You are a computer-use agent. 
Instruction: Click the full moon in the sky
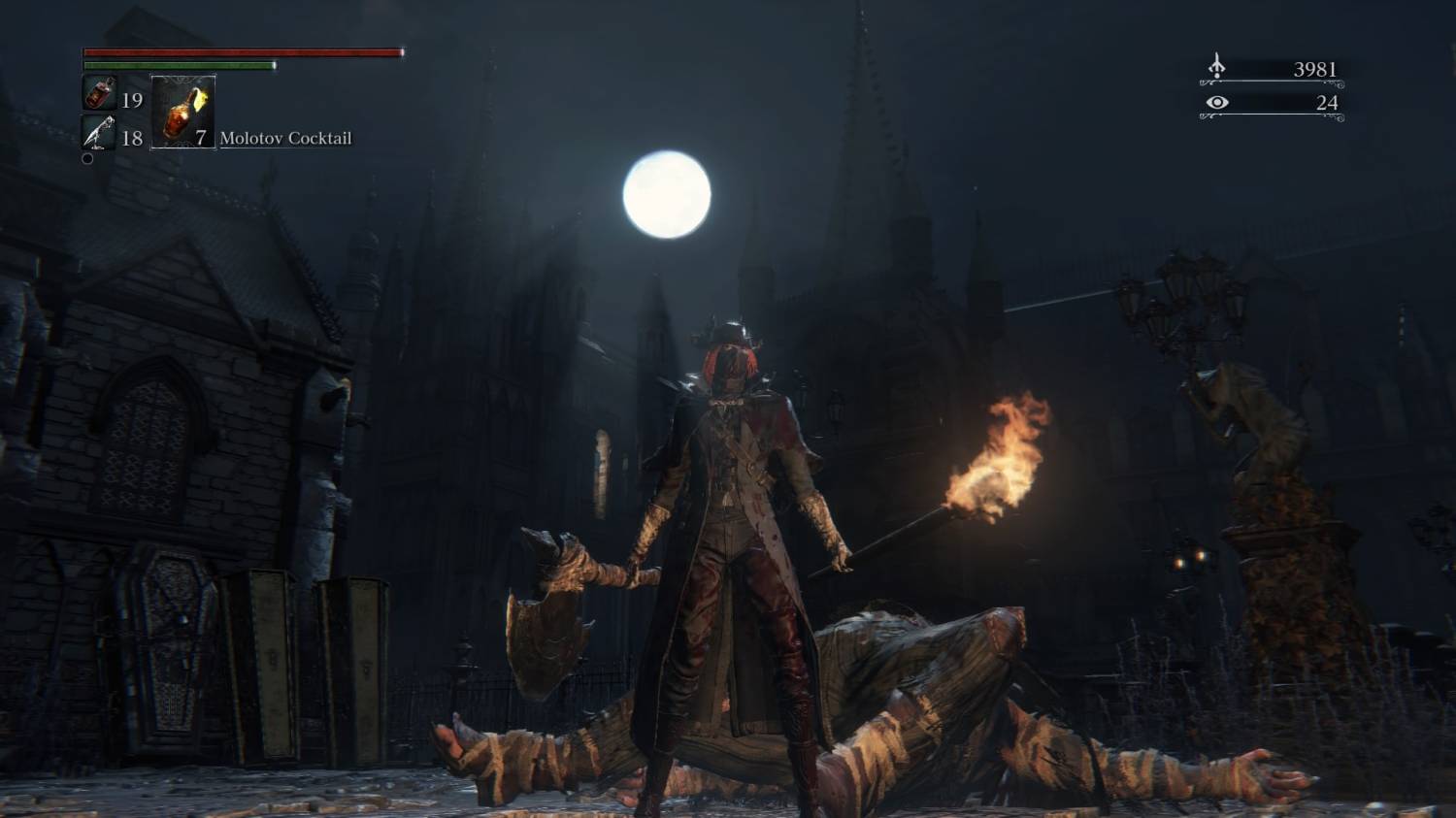tap(668, 194)
